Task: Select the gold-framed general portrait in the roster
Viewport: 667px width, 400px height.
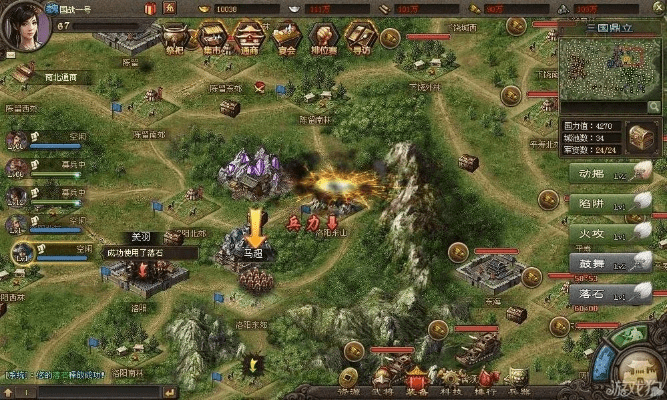Action: pos(20,253)
